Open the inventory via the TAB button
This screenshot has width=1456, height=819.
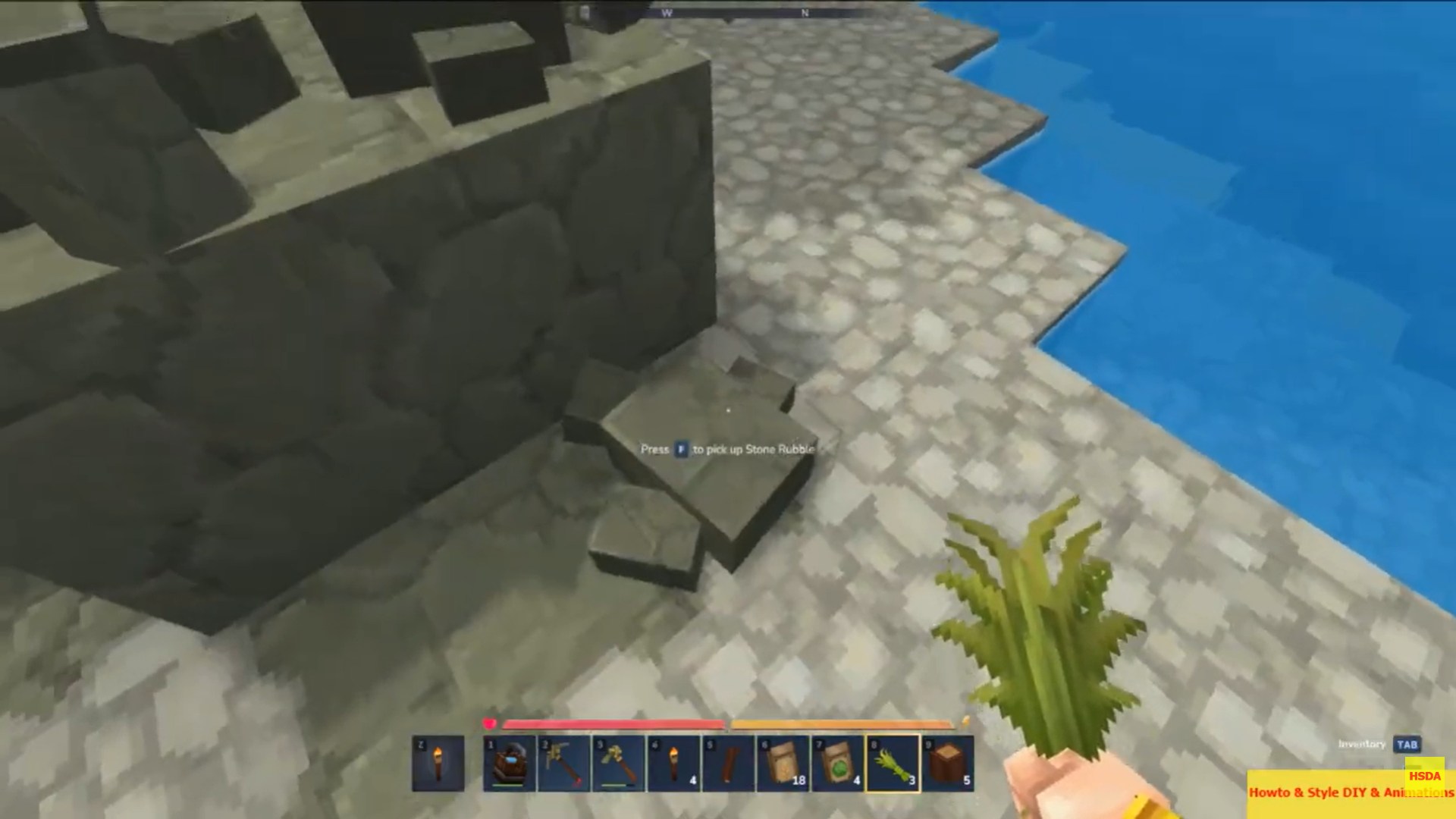[x=1408, y=745]
